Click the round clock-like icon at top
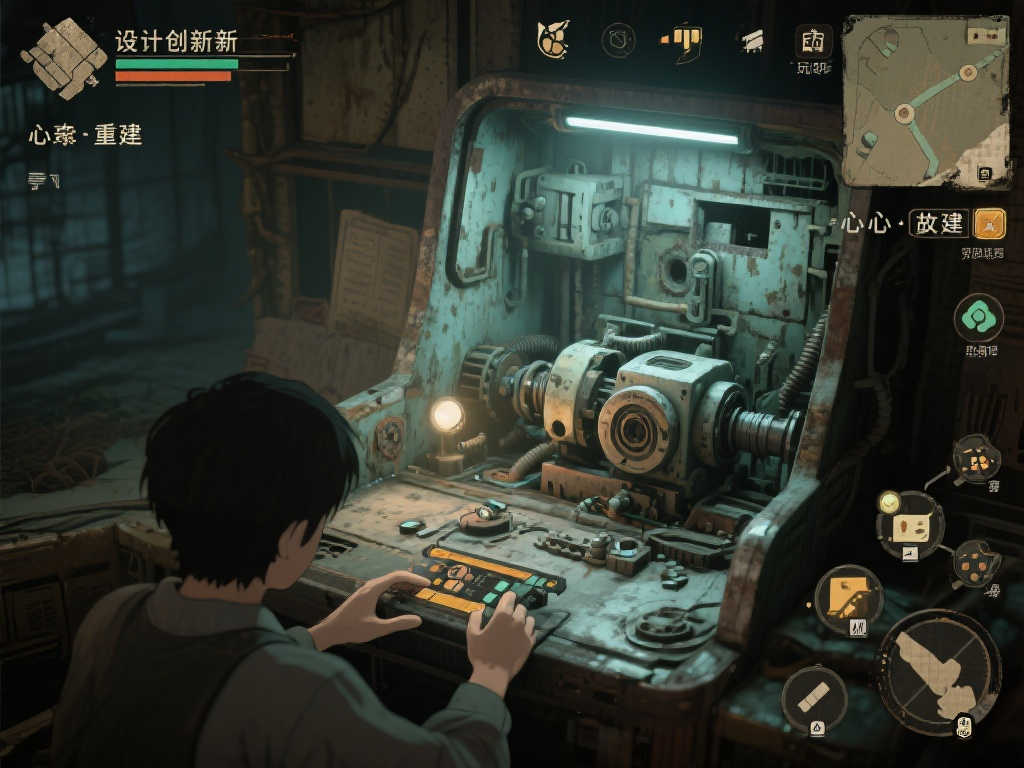The image size is (1024, 768). [x=618, y=40]
